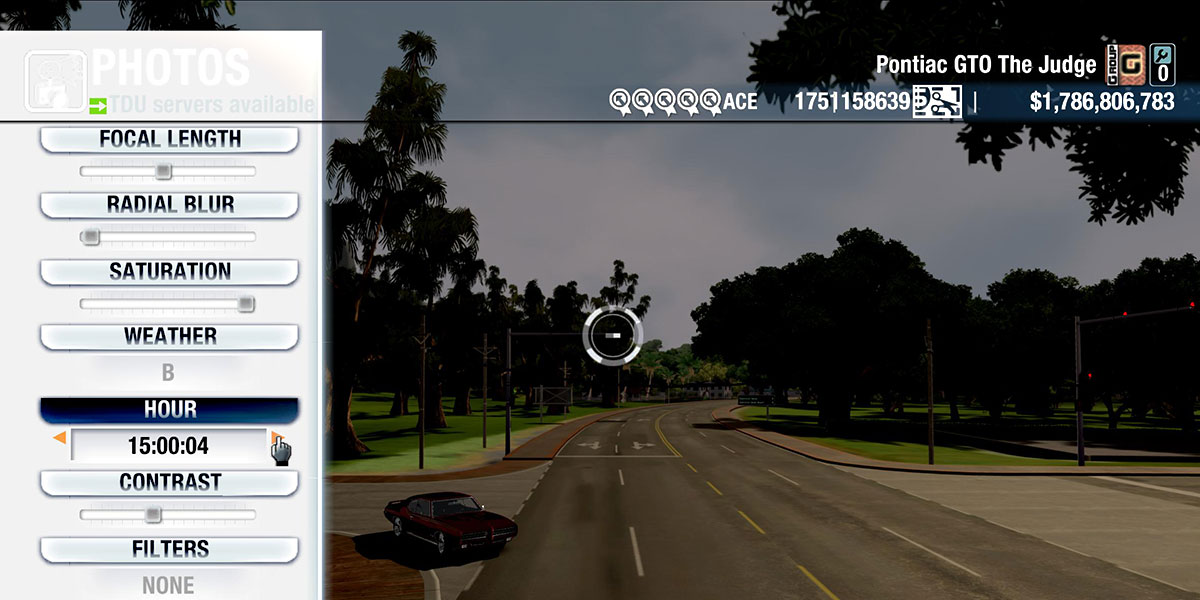Select the Focal Length option

point(169,140)
